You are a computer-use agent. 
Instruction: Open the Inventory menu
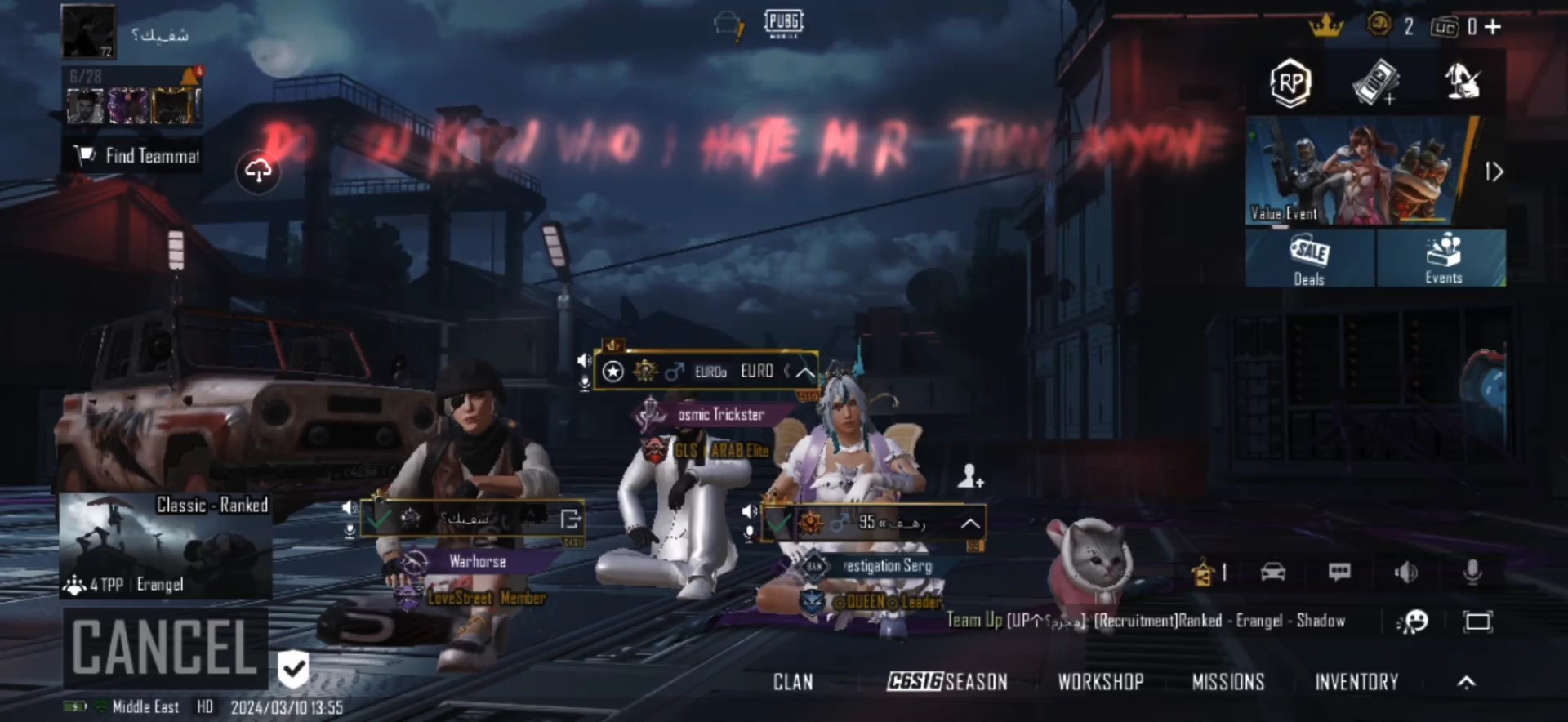tap(1356, 682)
